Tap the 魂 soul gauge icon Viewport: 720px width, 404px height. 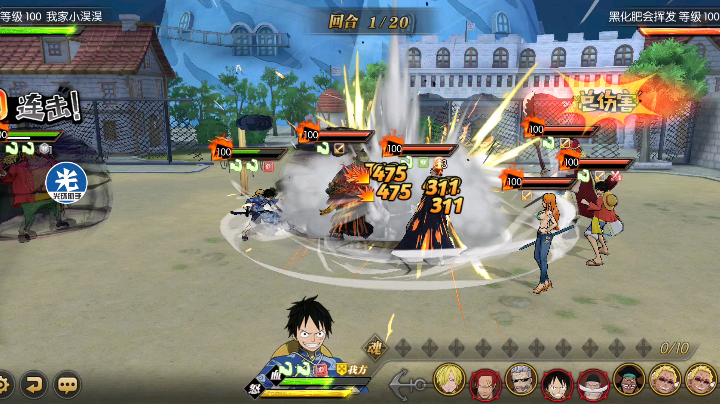[x=373, y=348]
